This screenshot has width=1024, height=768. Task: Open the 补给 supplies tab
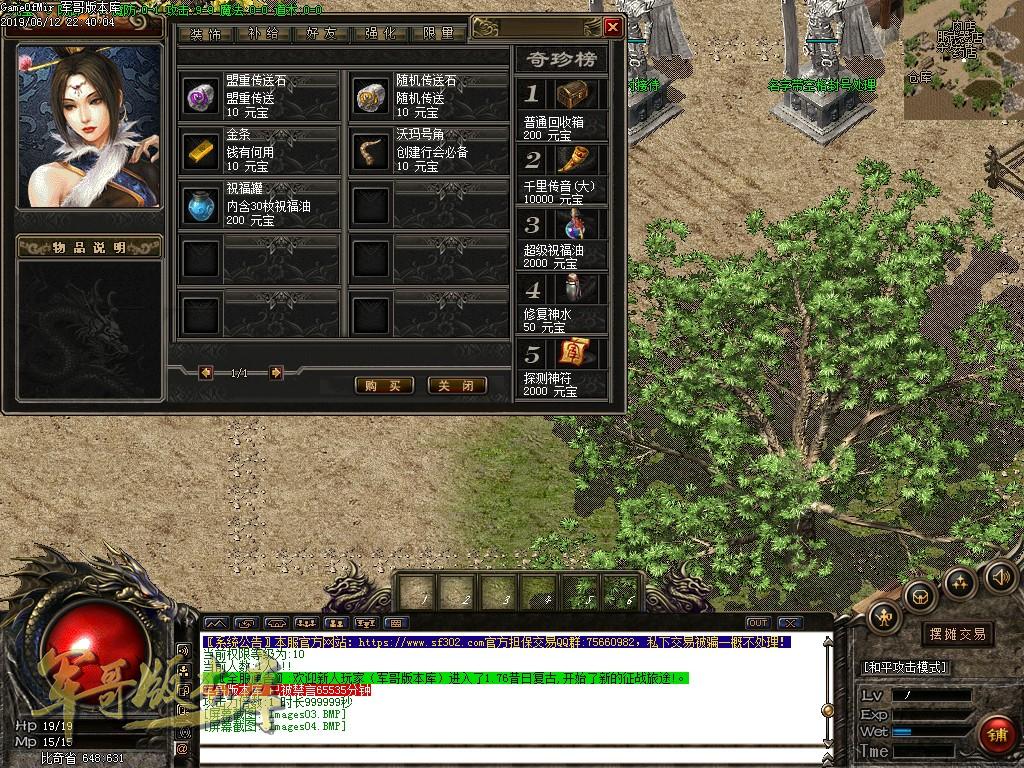pos(264,33)
